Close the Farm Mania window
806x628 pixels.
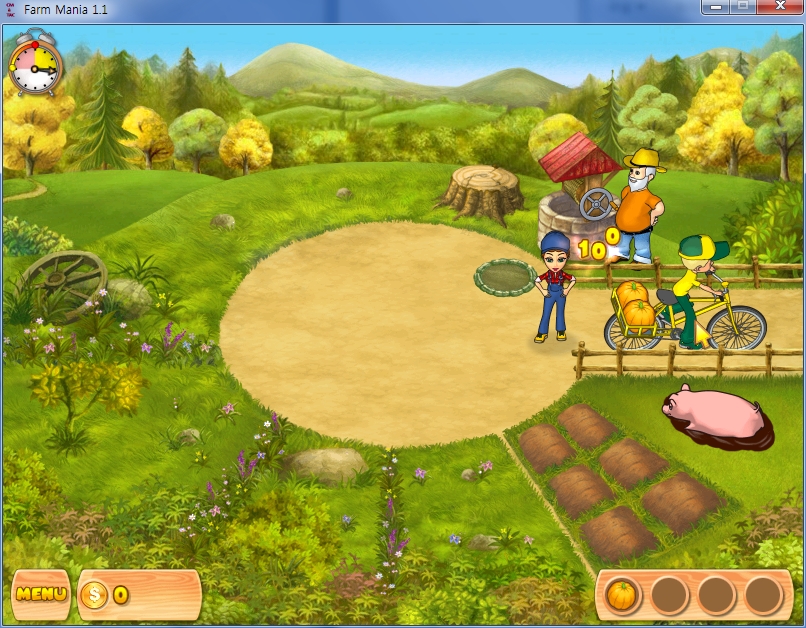[x=780, y=8]
